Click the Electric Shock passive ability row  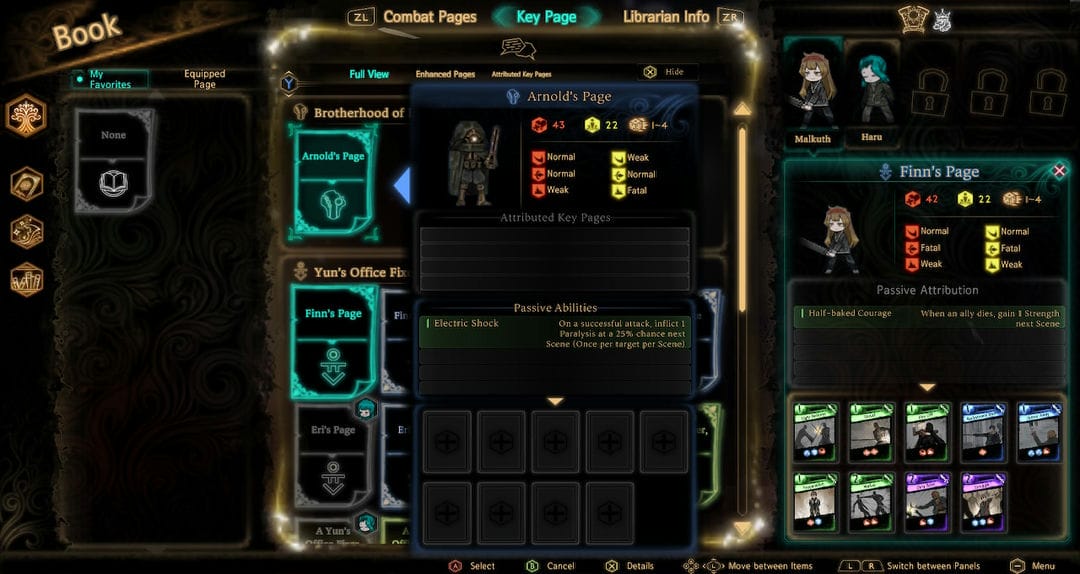(554, 332)
